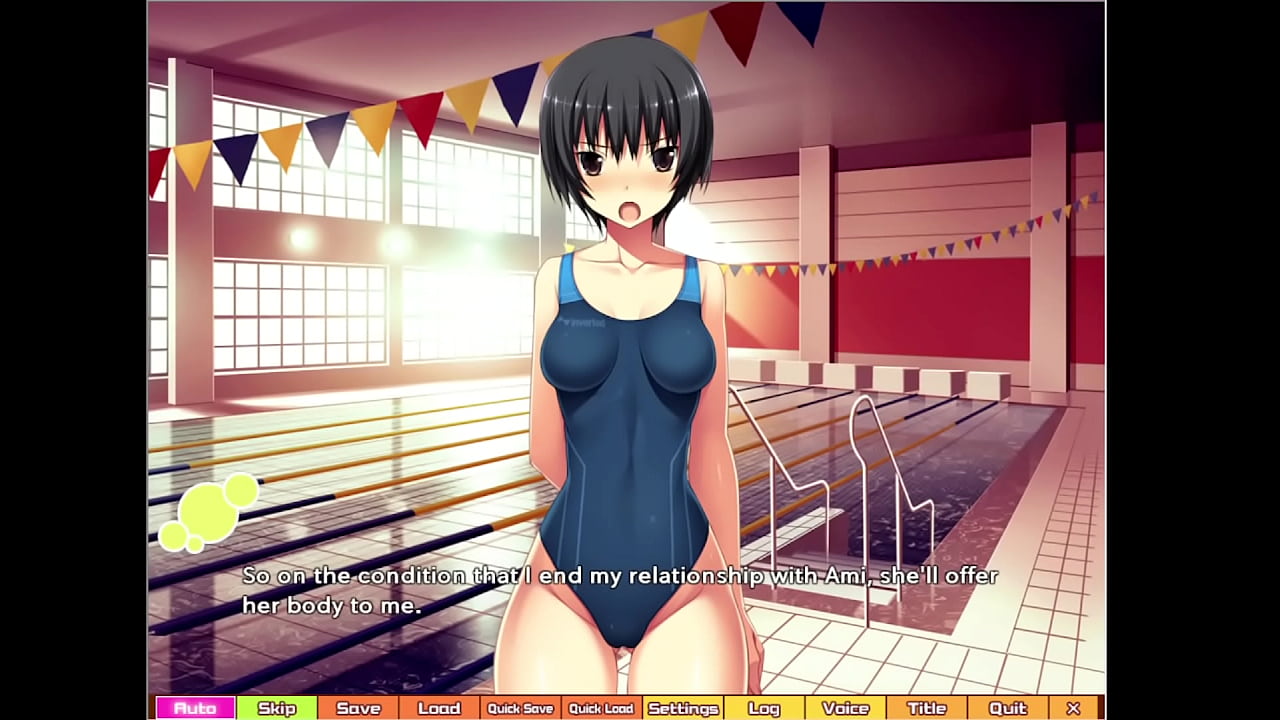The height and width of the screenshot is (720, 1280).
Task: Open the Save menu
Action: [x=358, y=708]
